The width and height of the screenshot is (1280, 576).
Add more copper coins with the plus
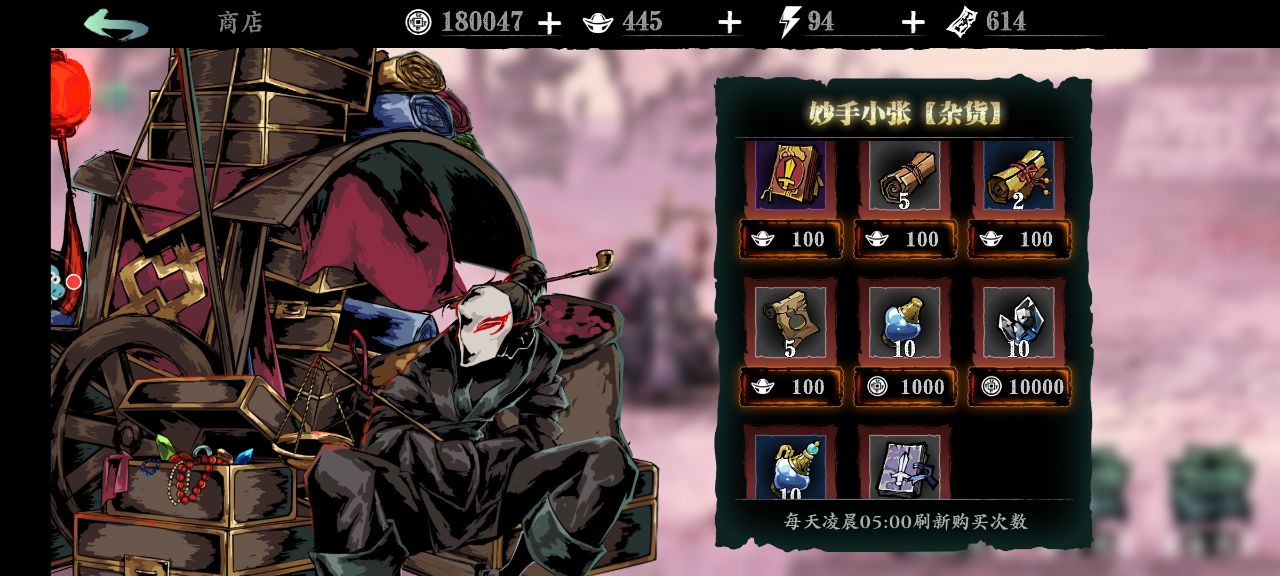[x=549, y=23]
